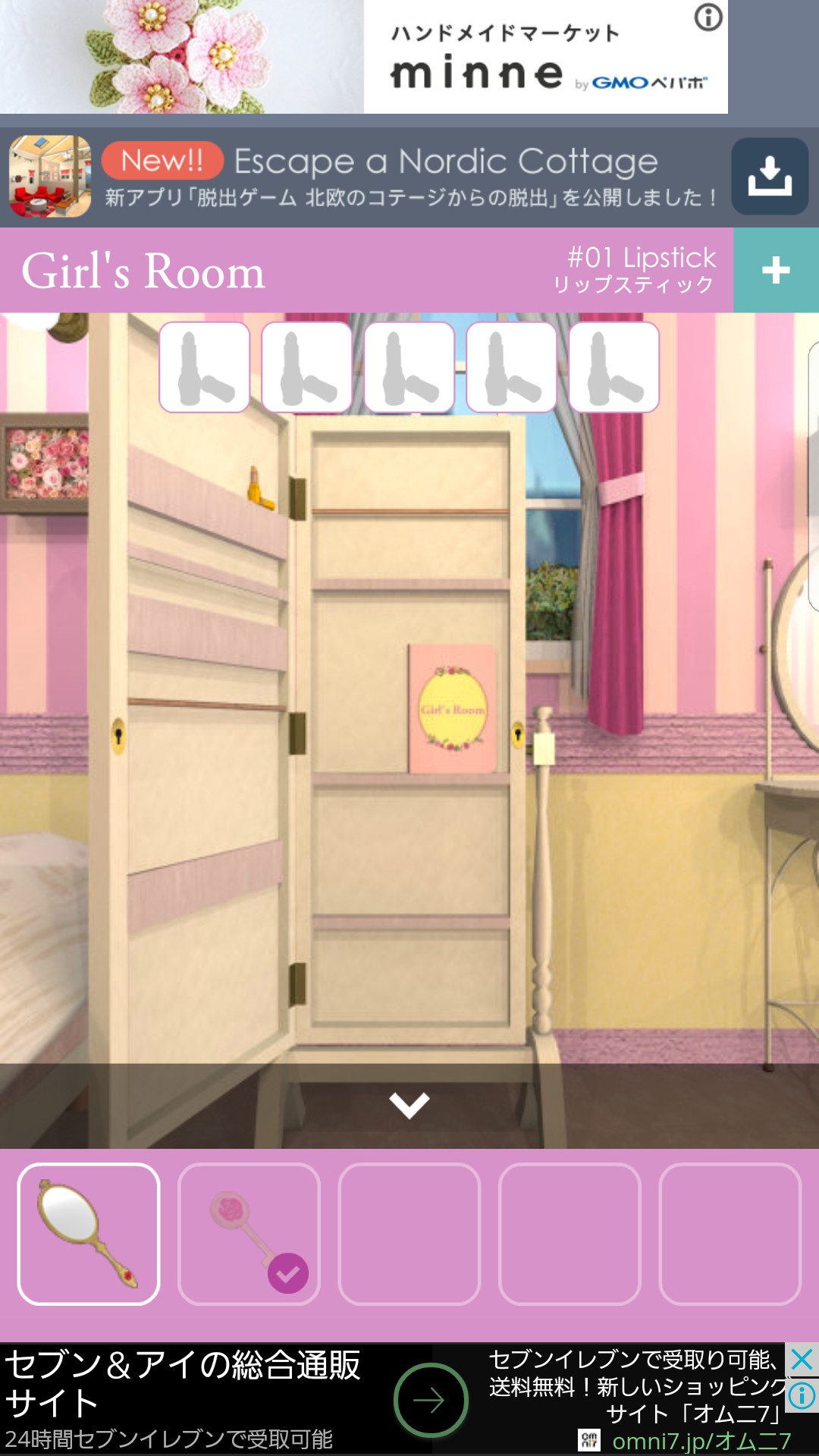Tap the down arrow to go back
Image resolution: width=819 pixels, height=1456 pixels.
[x=409, y=1105]
